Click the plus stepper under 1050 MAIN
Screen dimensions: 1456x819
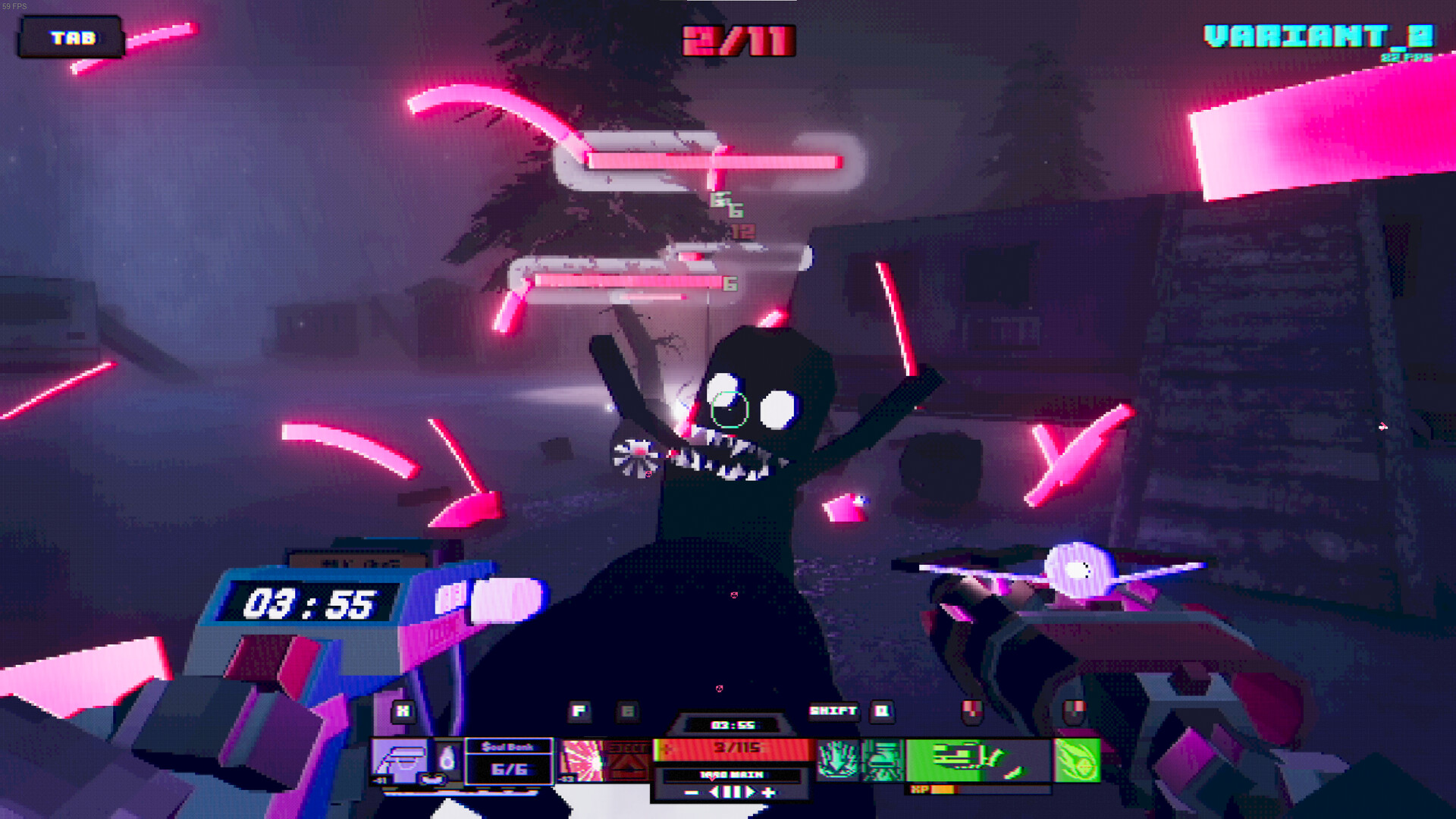769,792
